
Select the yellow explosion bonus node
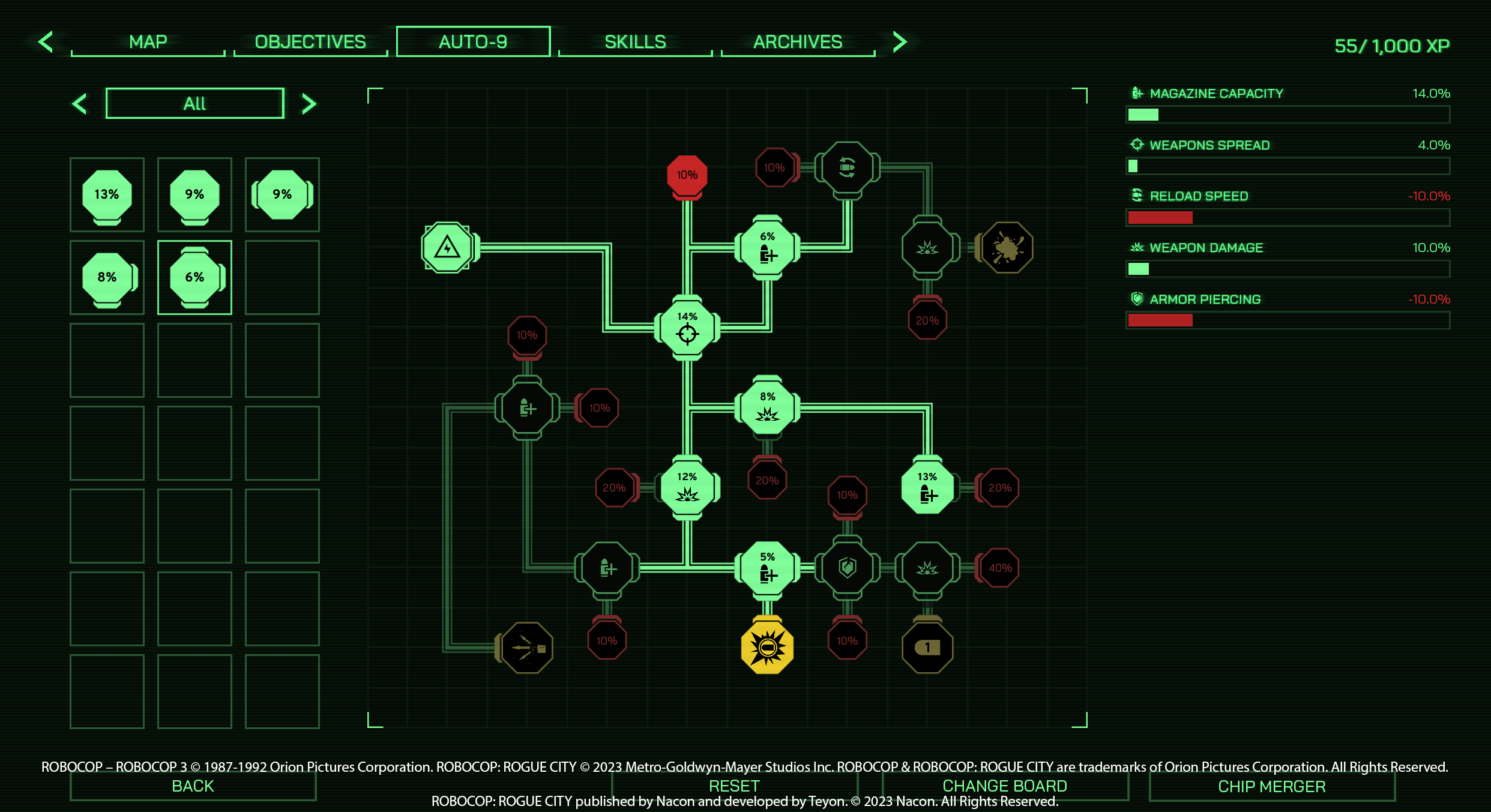pyautogui.click(x=767, y=648)
